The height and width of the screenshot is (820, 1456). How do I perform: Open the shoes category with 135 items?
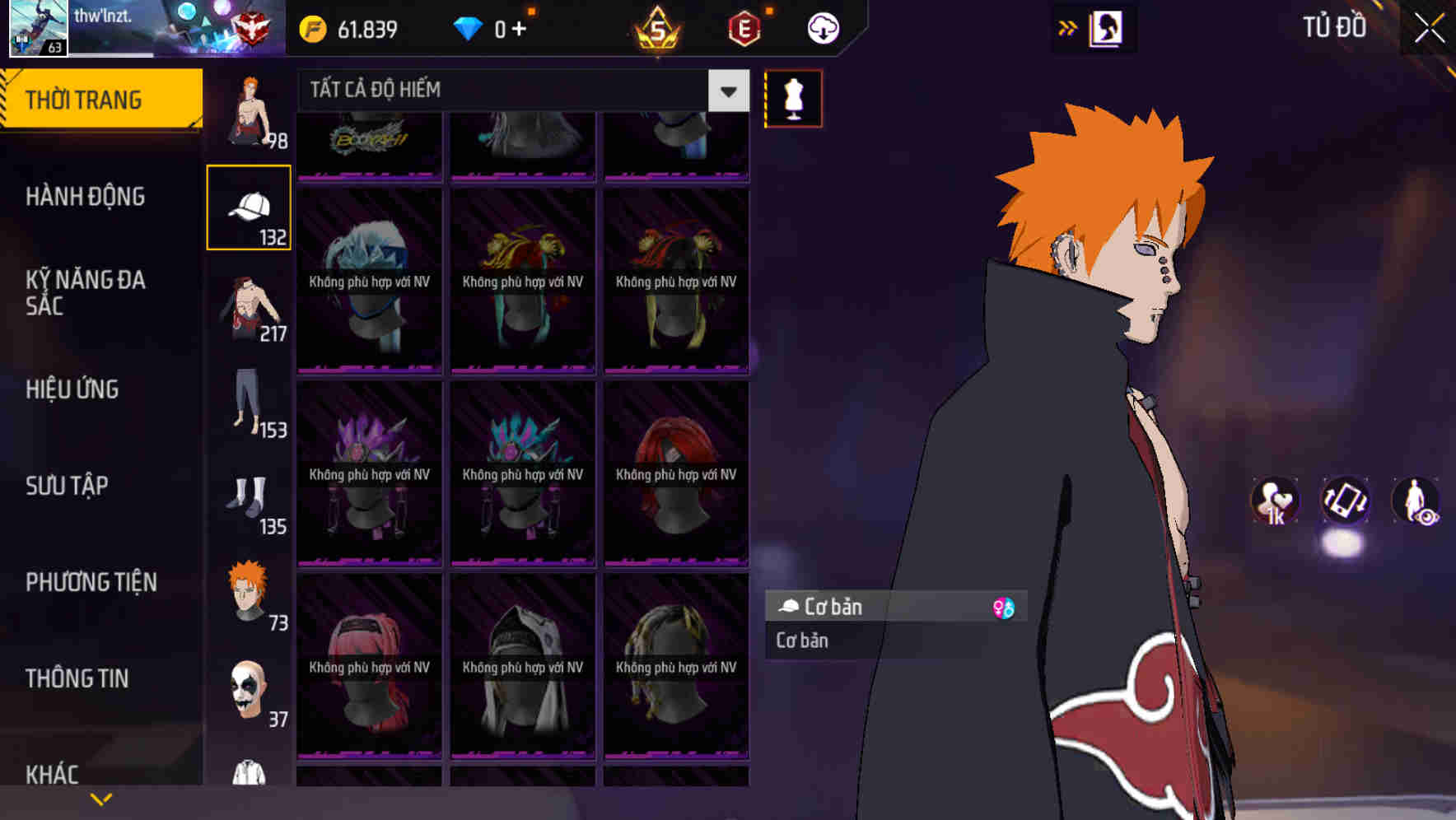click(x=247, y=502)
